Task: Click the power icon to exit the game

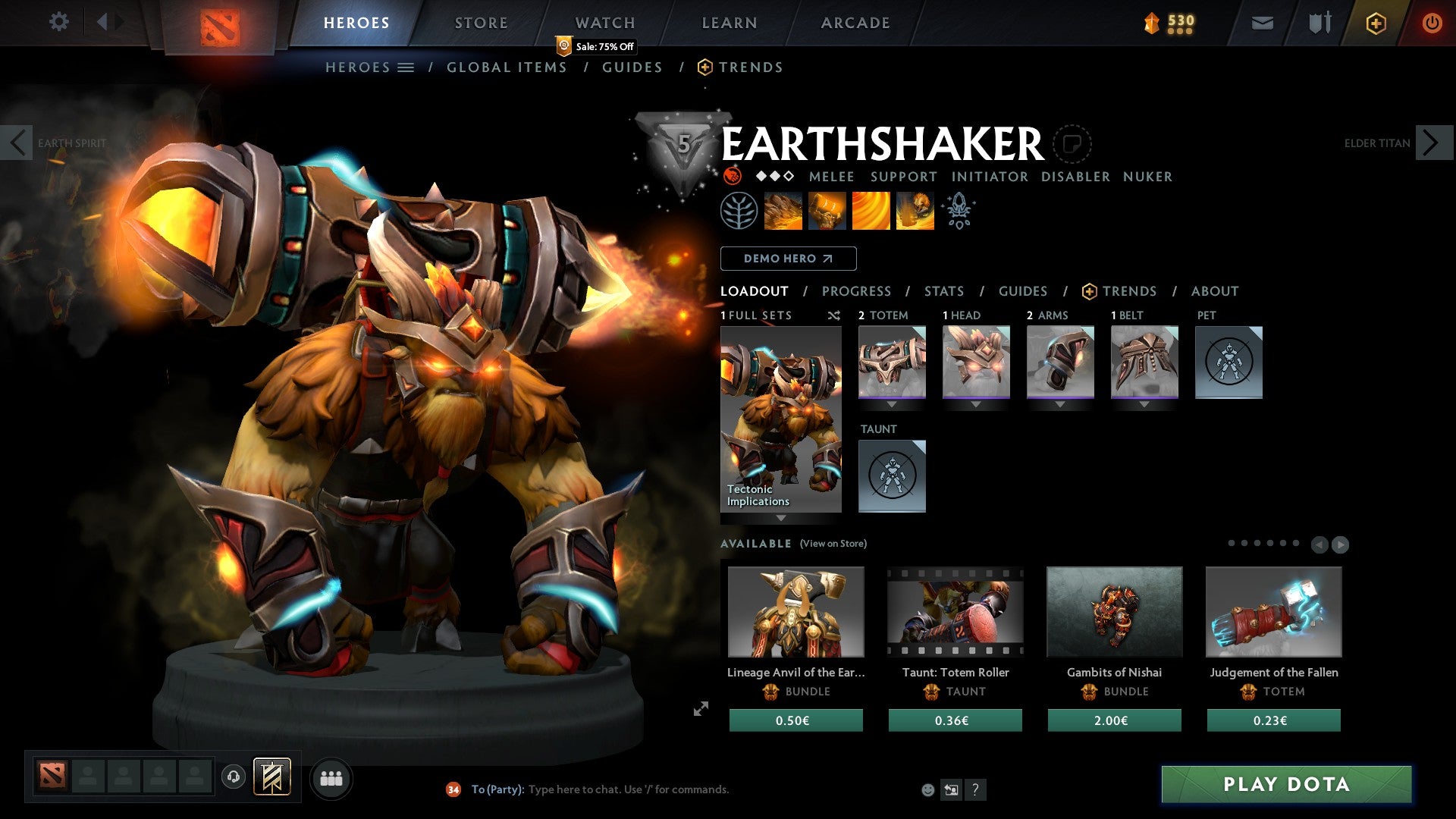Action: pos(1432,23)
